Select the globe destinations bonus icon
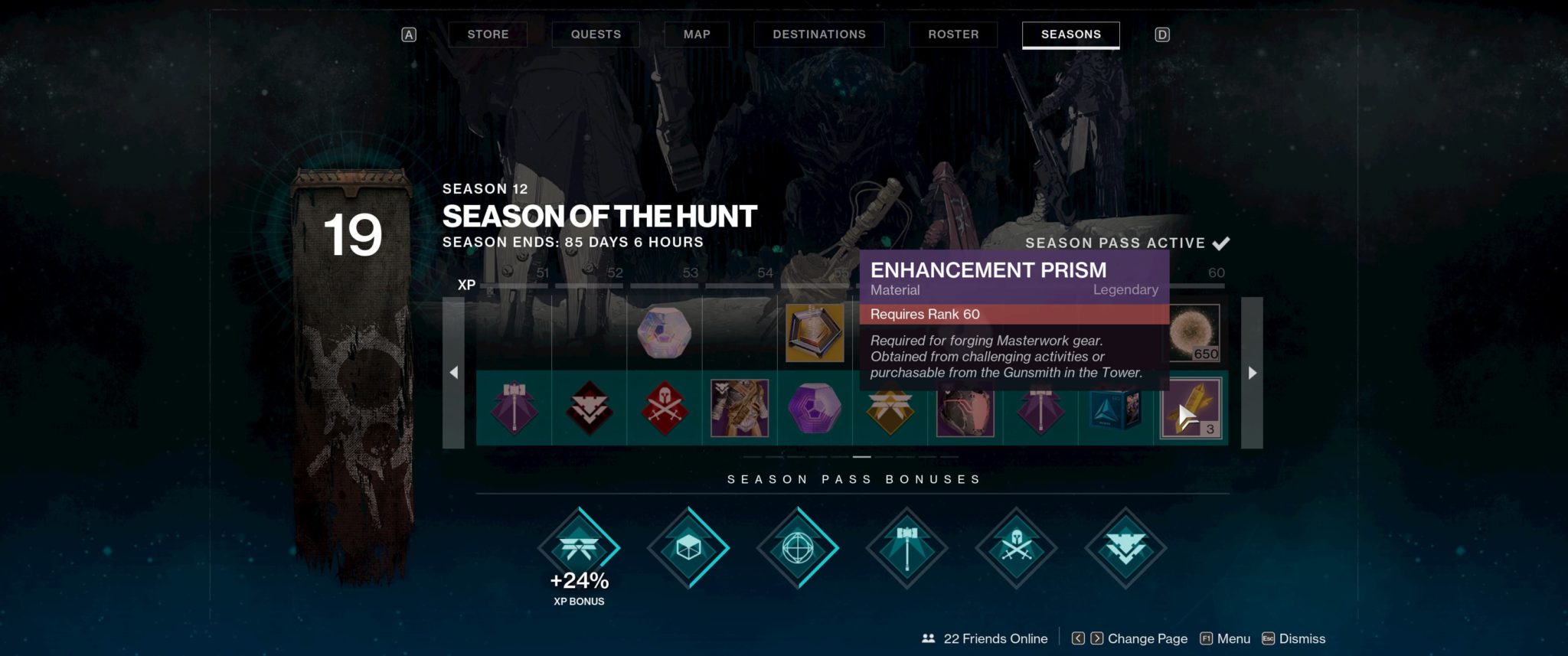This screenshot has height=656, width=1568. pos(799,547)
